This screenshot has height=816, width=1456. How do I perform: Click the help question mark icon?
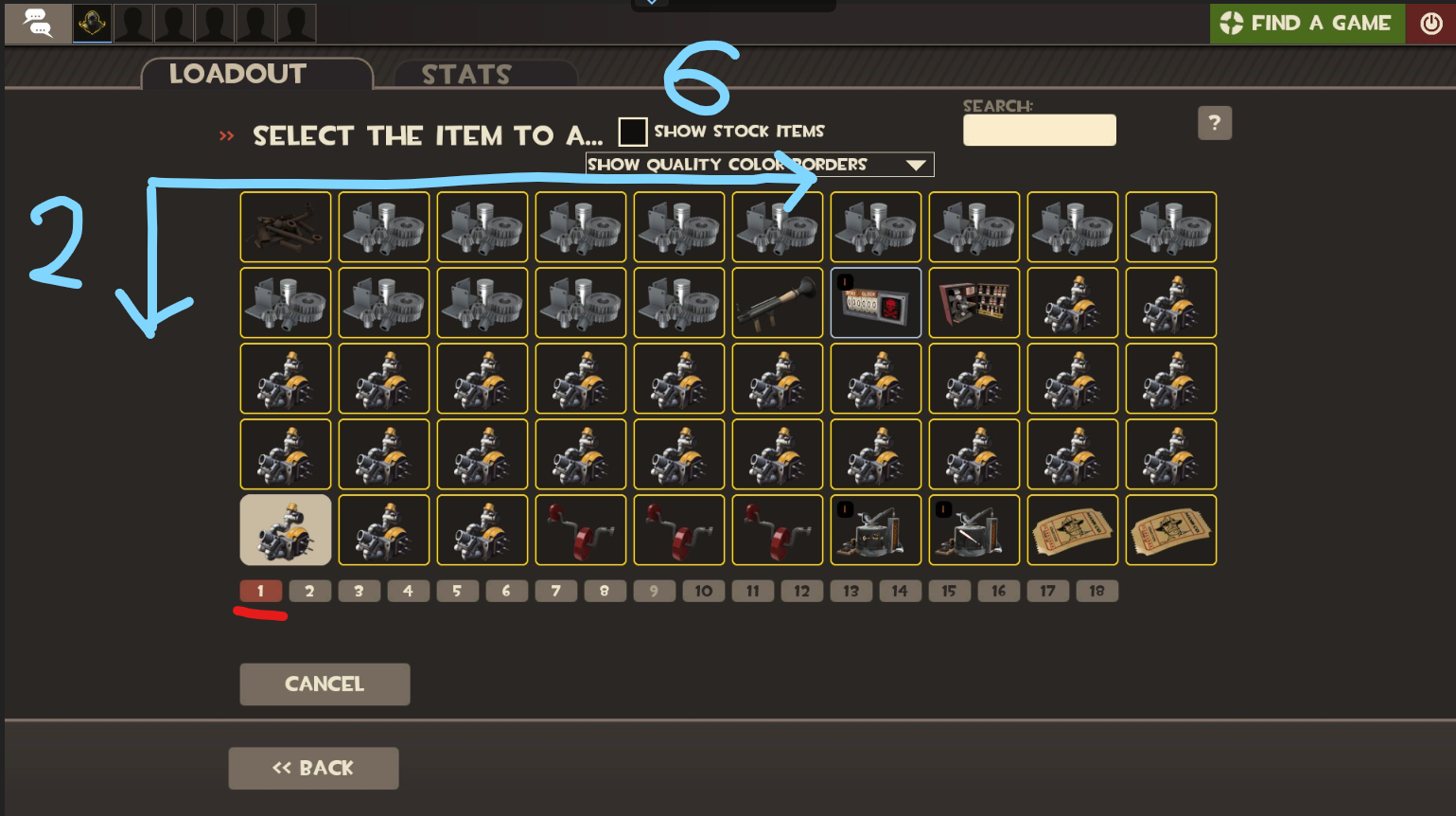coord(1215,122)
